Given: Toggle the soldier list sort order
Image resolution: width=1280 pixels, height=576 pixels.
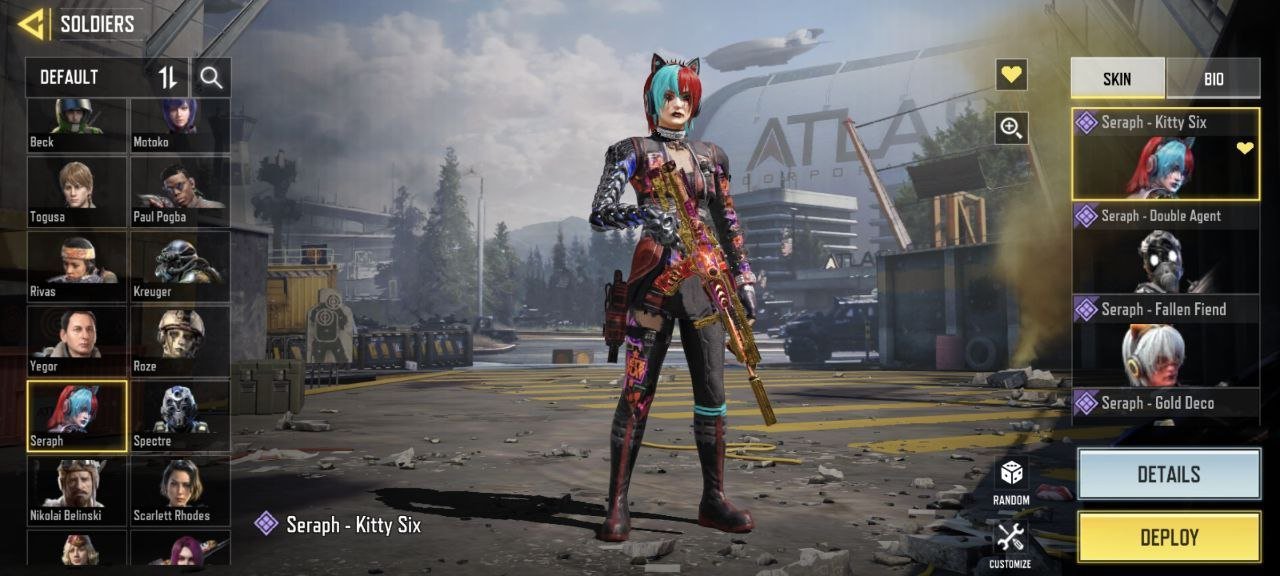Looking at the screenshot, I should pyautogui.click(x=168, y=77).
